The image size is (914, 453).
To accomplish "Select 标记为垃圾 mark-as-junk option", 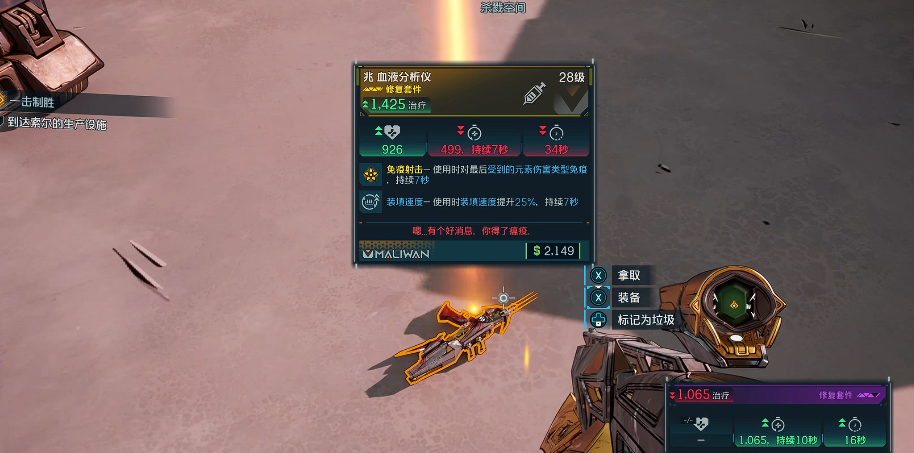I will [x=644, y=320].
